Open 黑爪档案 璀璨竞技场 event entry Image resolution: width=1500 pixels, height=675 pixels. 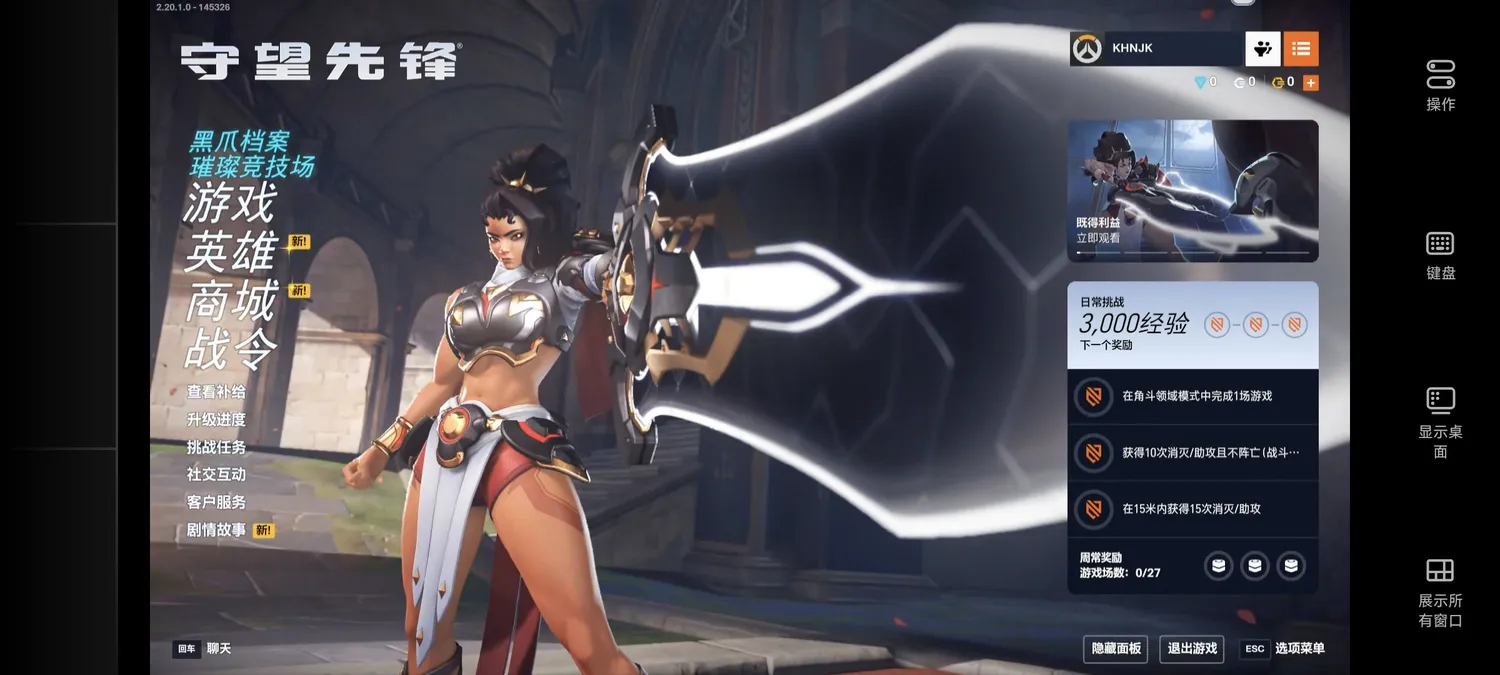coord(252,154)
